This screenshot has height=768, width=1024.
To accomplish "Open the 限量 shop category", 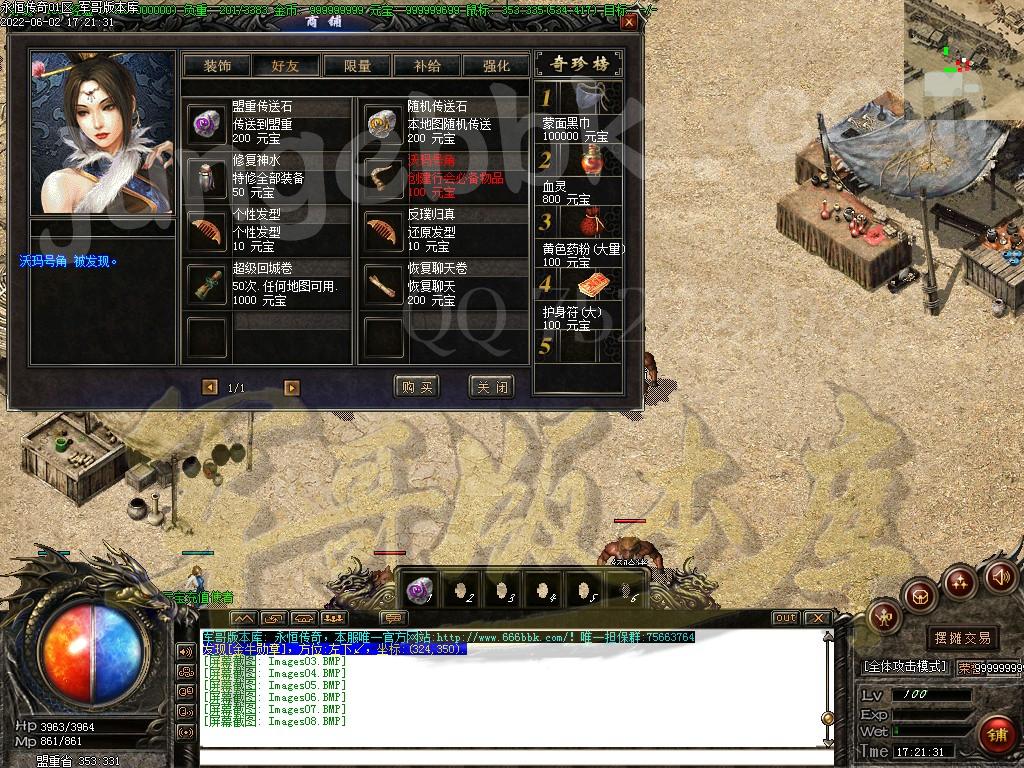I will [x=357, y=65].
